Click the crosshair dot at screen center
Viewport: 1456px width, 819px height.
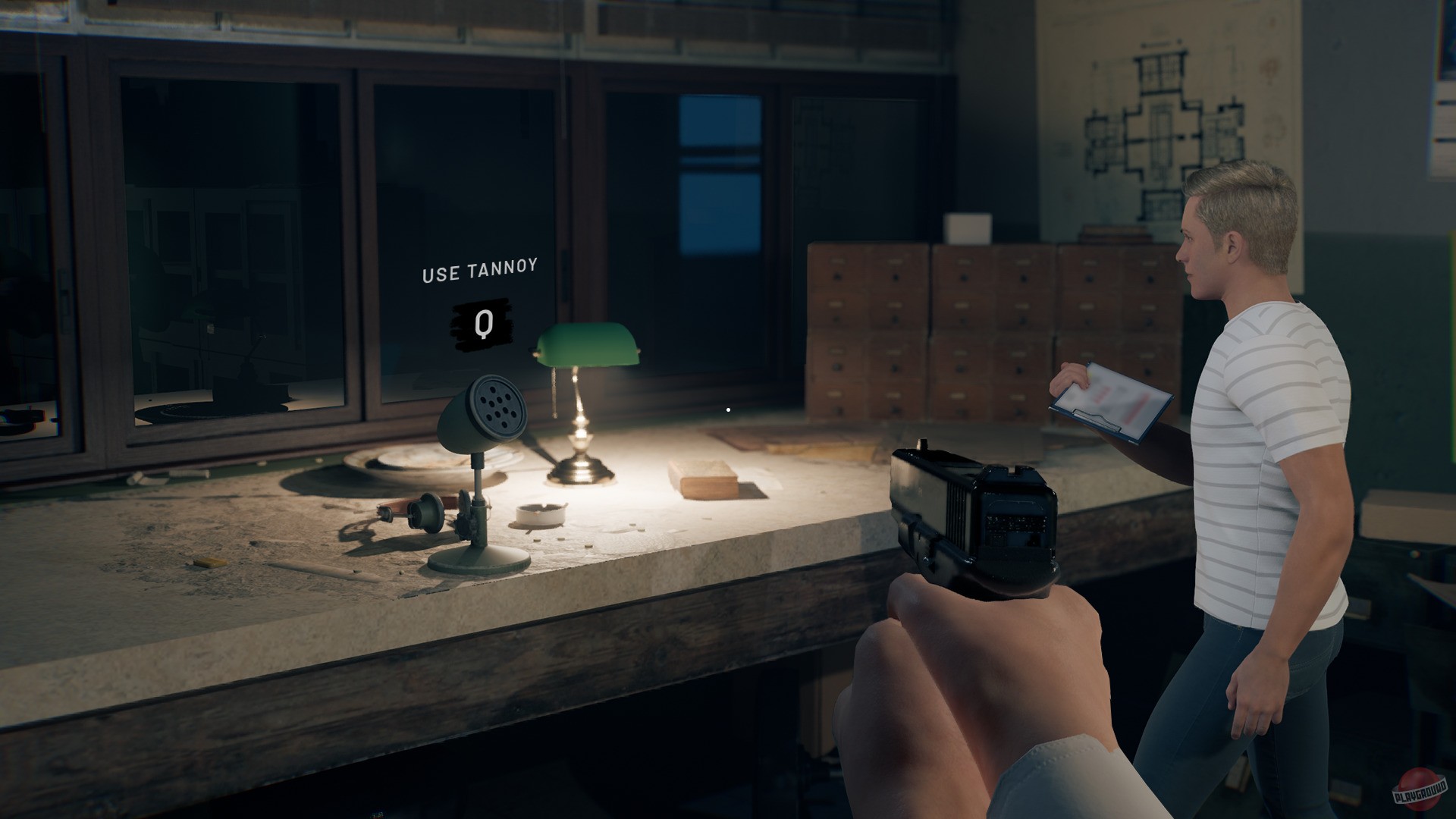pos(727,409)
